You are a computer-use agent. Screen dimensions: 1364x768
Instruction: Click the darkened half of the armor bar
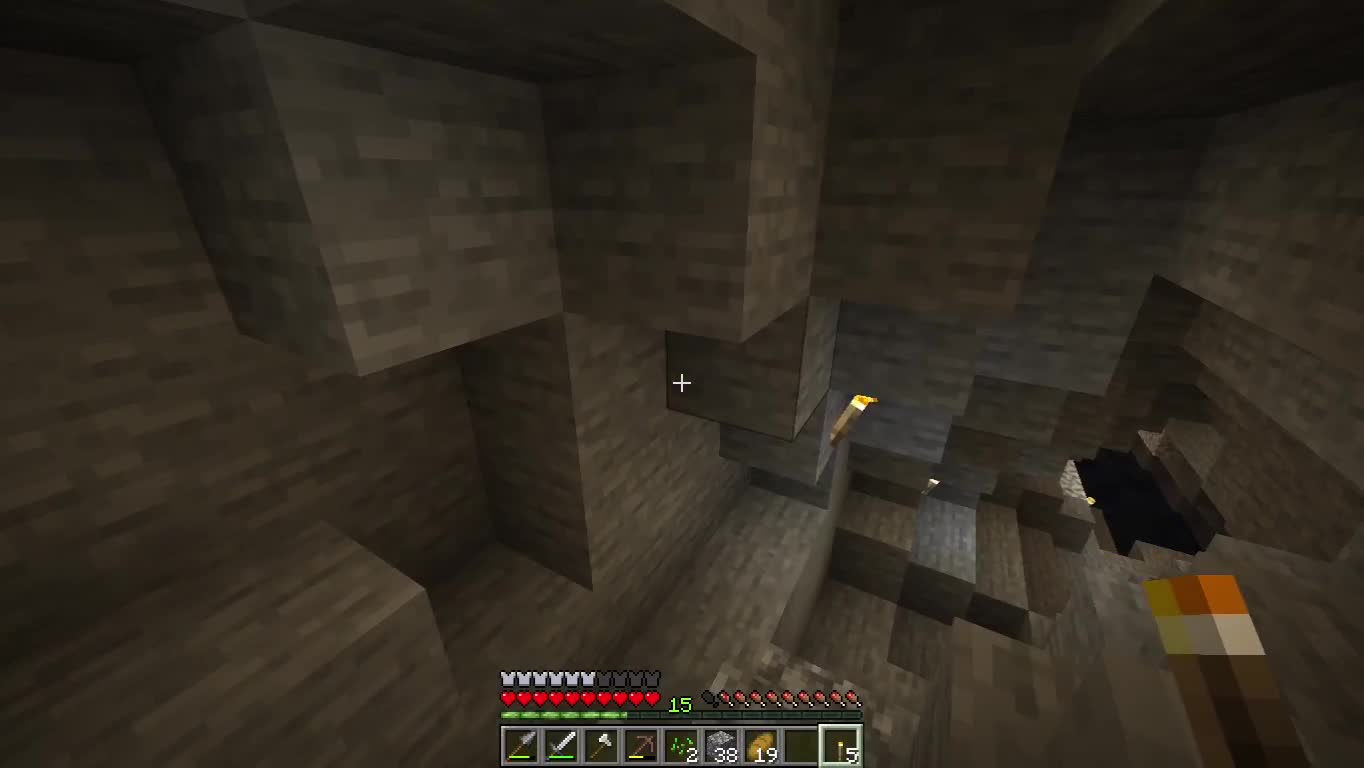[630, 678]
